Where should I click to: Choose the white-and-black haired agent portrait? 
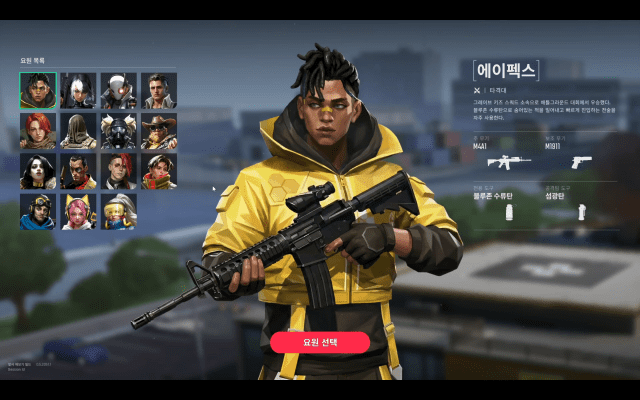pos(78,90)
